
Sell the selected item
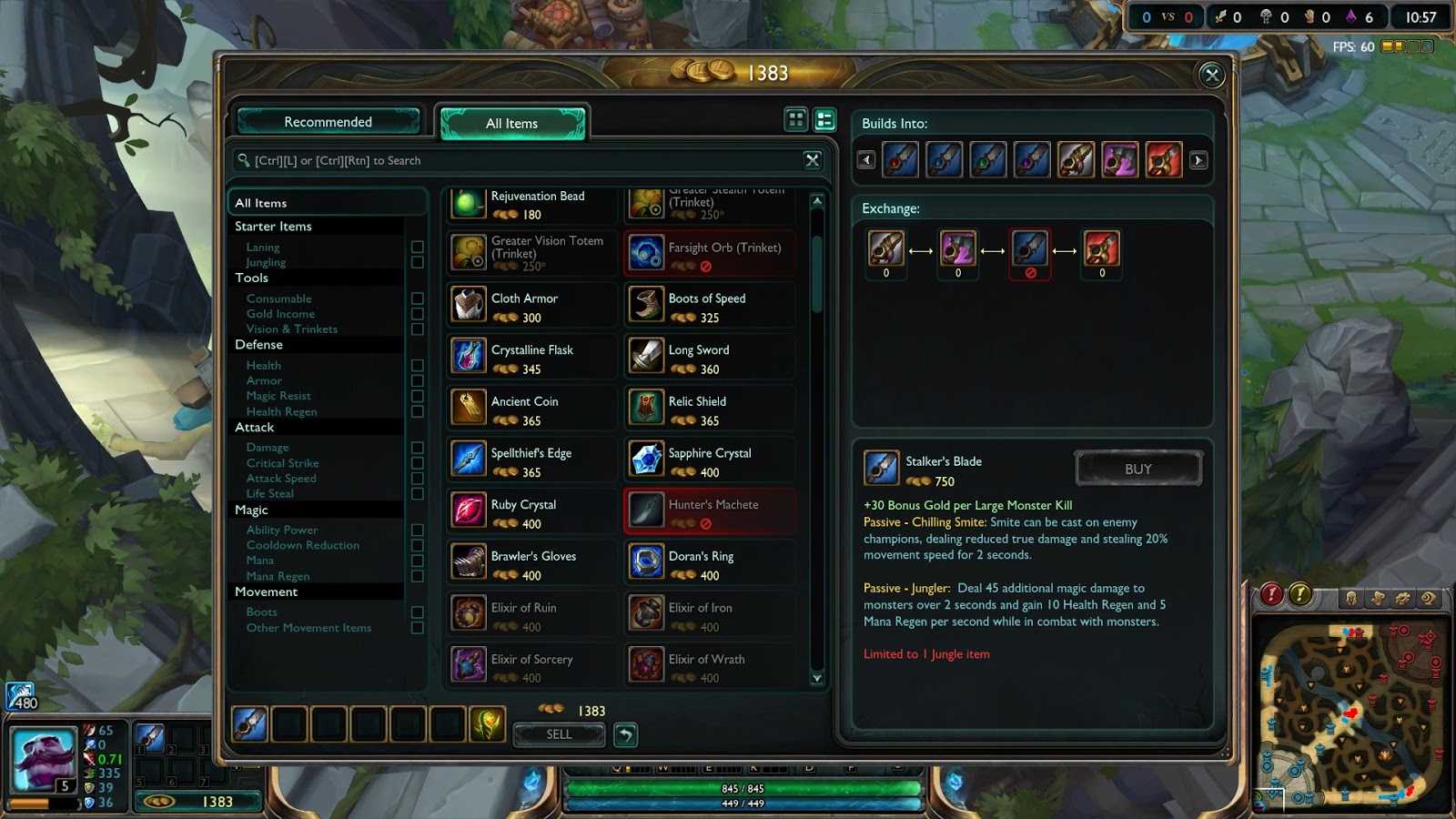pos(559,734)
